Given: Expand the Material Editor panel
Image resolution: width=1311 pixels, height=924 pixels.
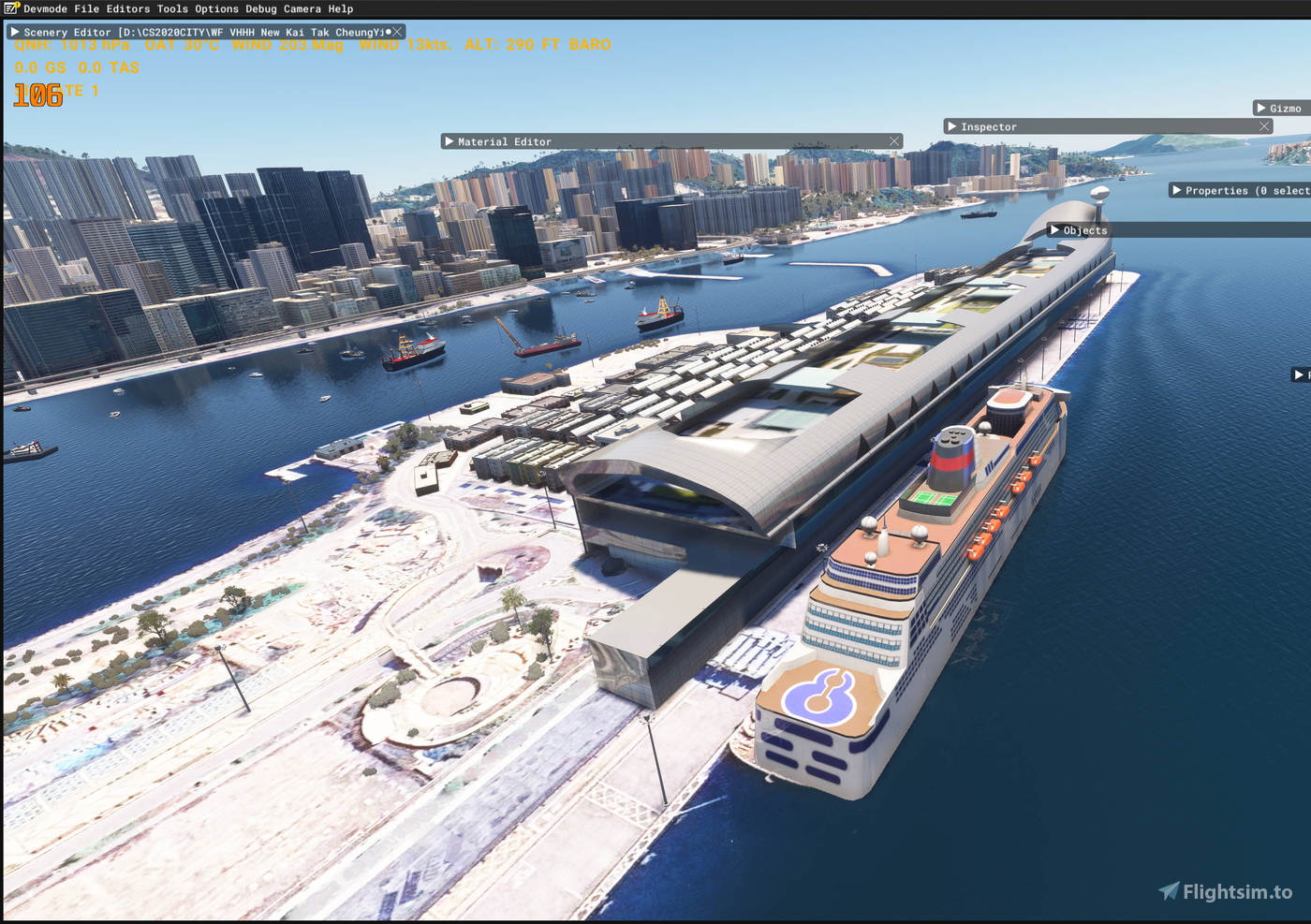Looking at the screenshot, I should (x=450, y=141).
